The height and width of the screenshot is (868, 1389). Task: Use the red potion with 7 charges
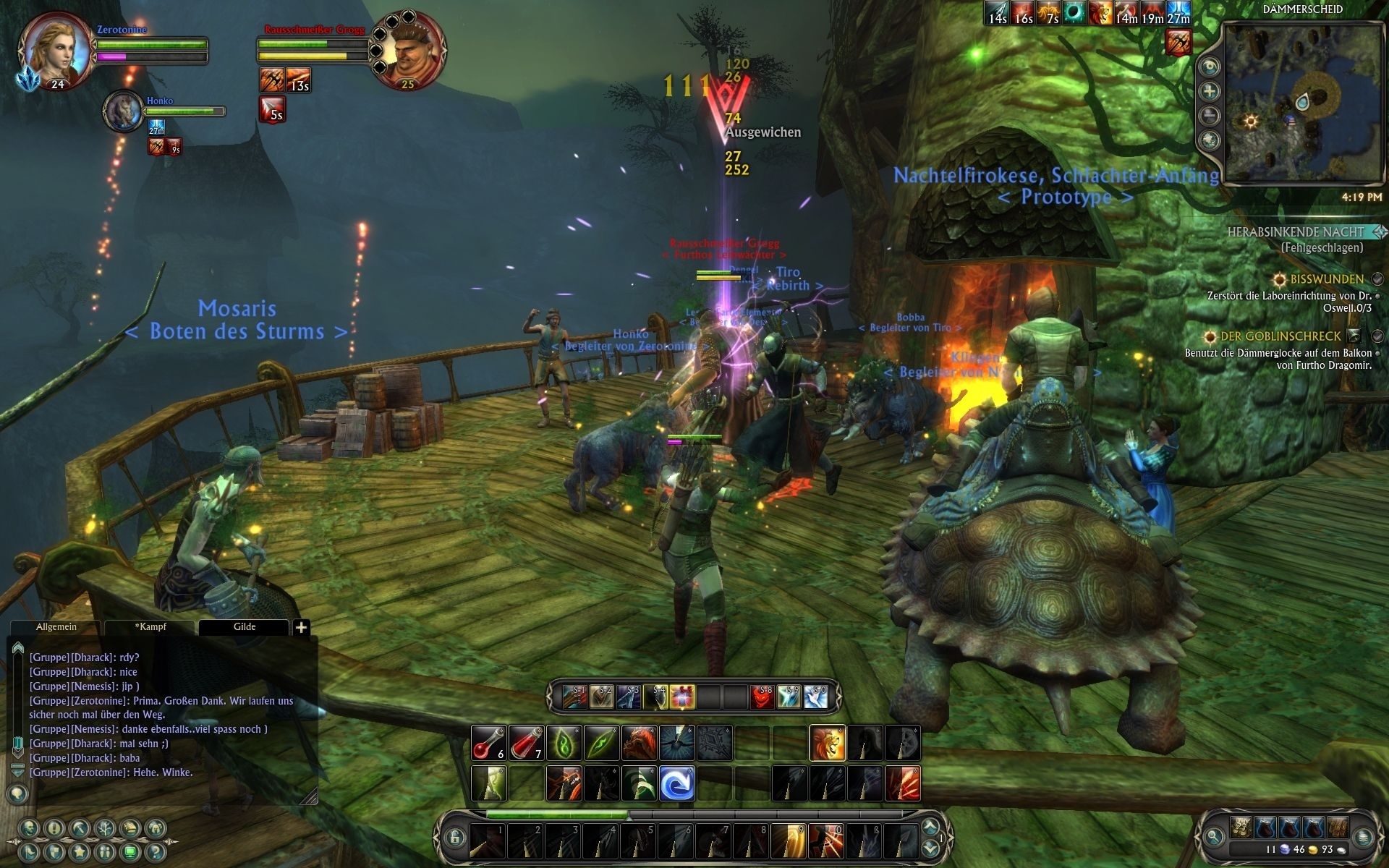coord(527,743)
